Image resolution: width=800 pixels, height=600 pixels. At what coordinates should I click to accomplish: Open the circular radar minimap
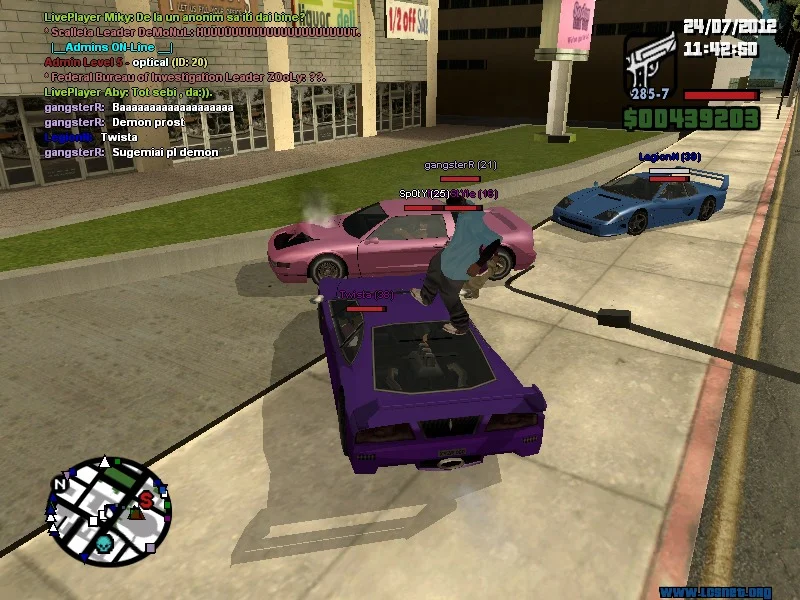106,507
